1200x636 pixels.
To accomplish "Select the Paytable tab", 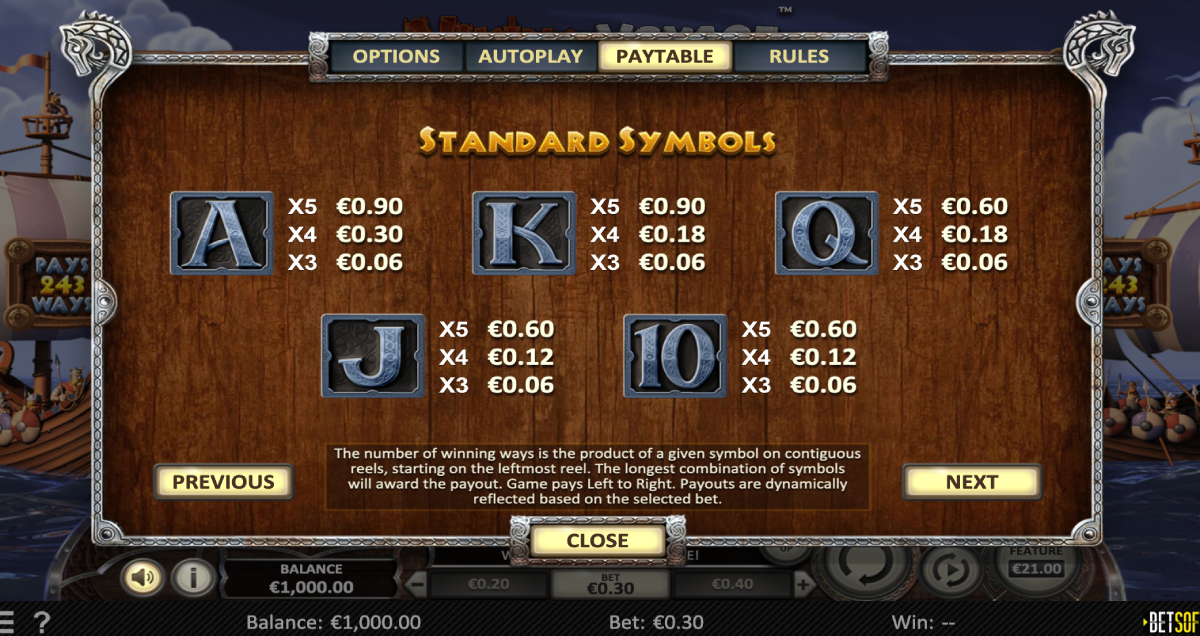I will [x=665, y=57].
